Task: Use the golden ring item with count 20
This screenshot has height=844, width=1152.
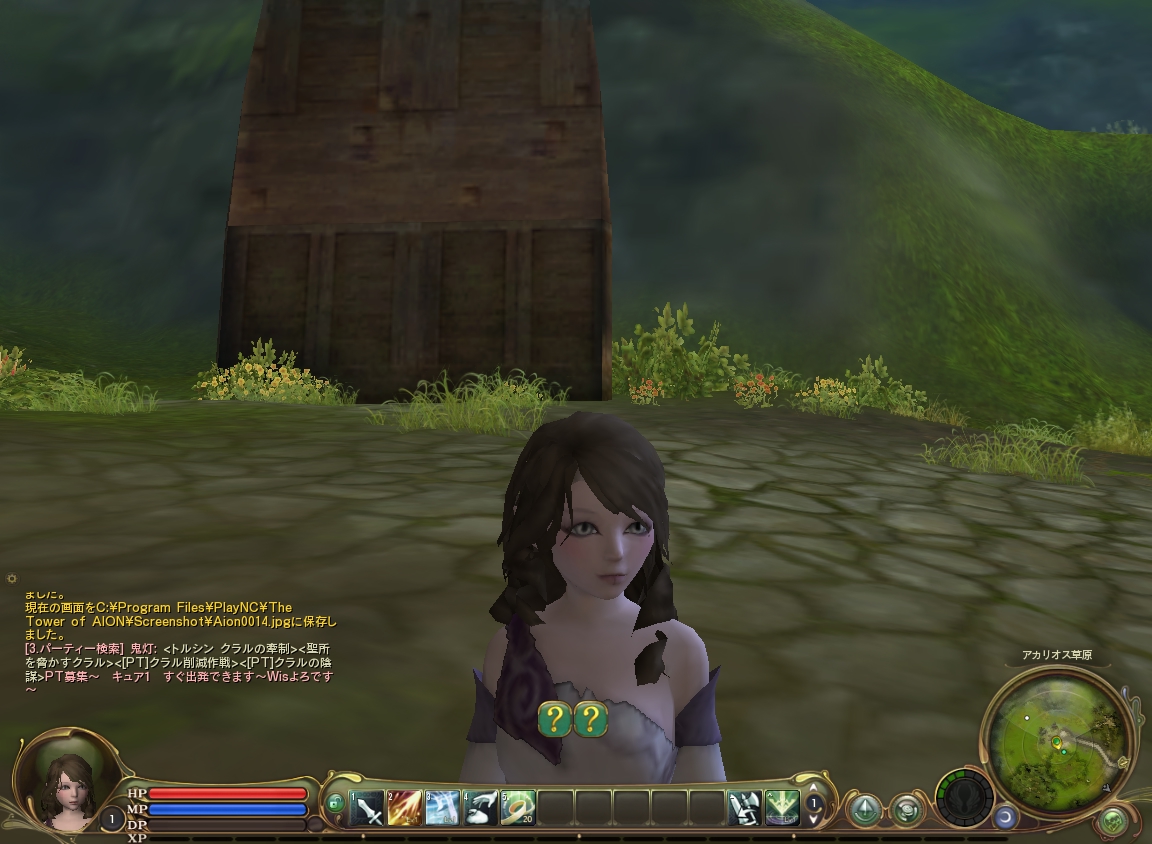Action: pos(518,807)
